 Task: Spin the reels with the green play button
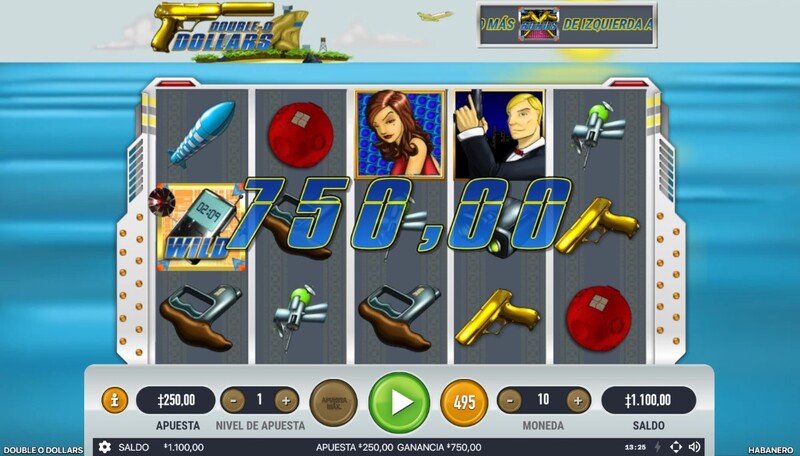pos(399,402)
